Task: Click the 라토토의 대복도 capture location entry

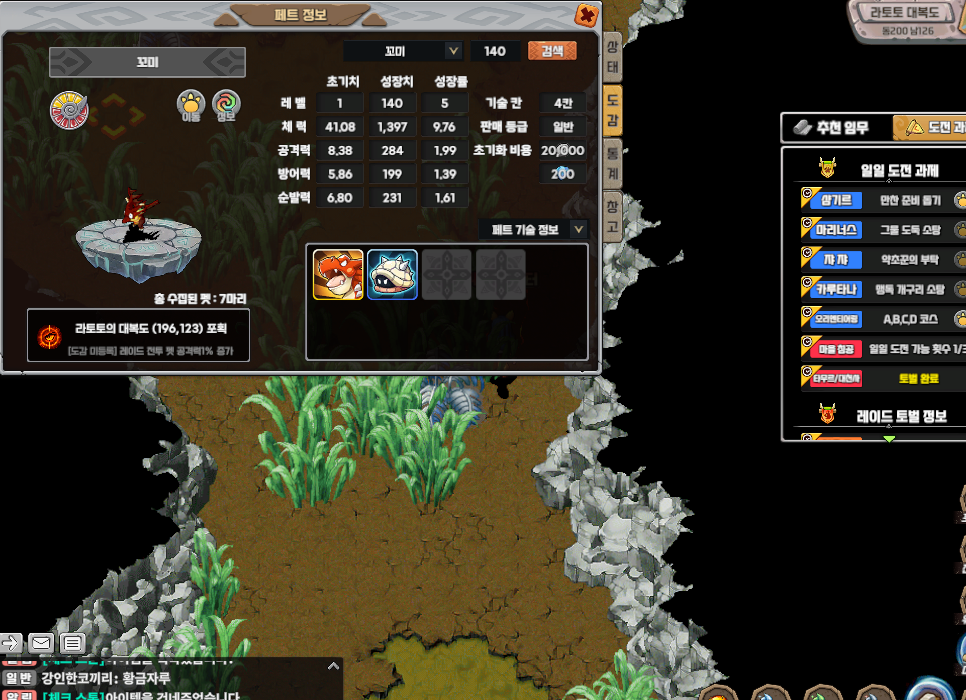Action: pos(139,329)
